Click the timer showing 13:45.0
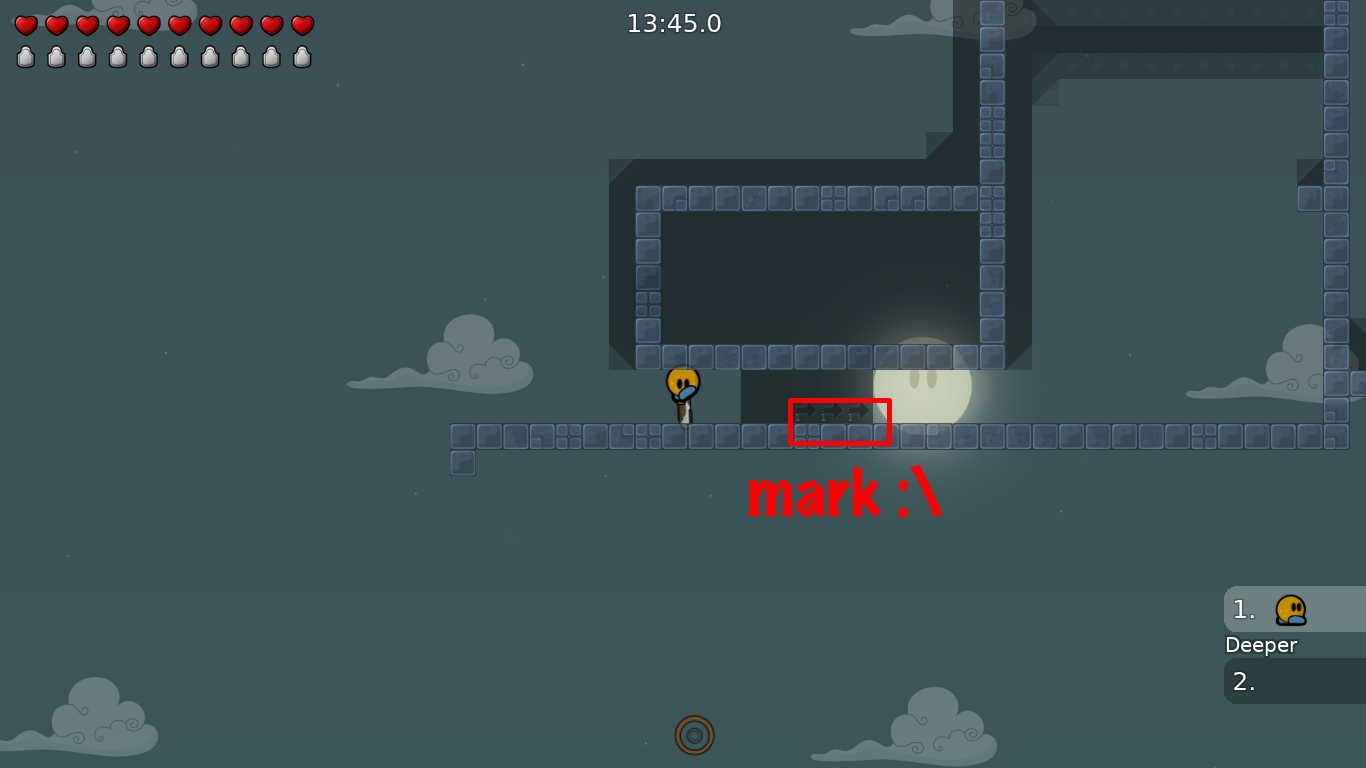 click(674, 23)
